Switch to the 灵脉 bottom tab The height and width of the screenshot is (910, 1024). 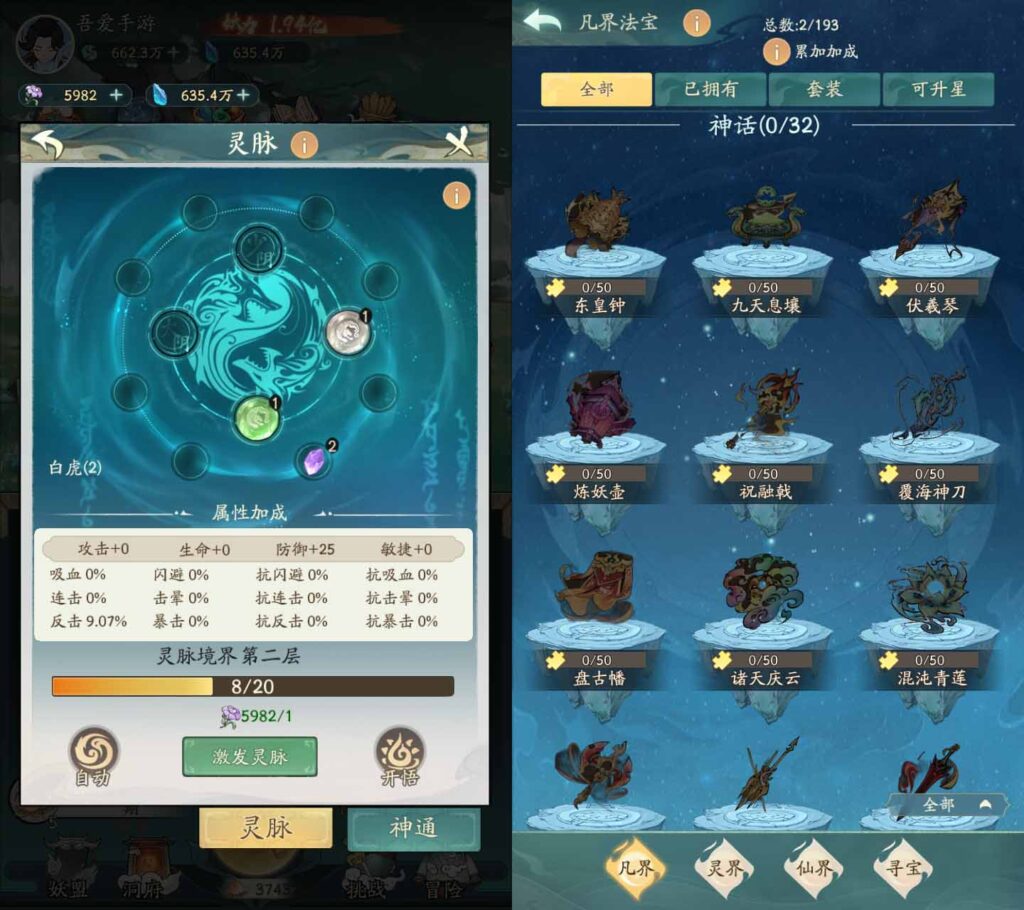point(265,828)
